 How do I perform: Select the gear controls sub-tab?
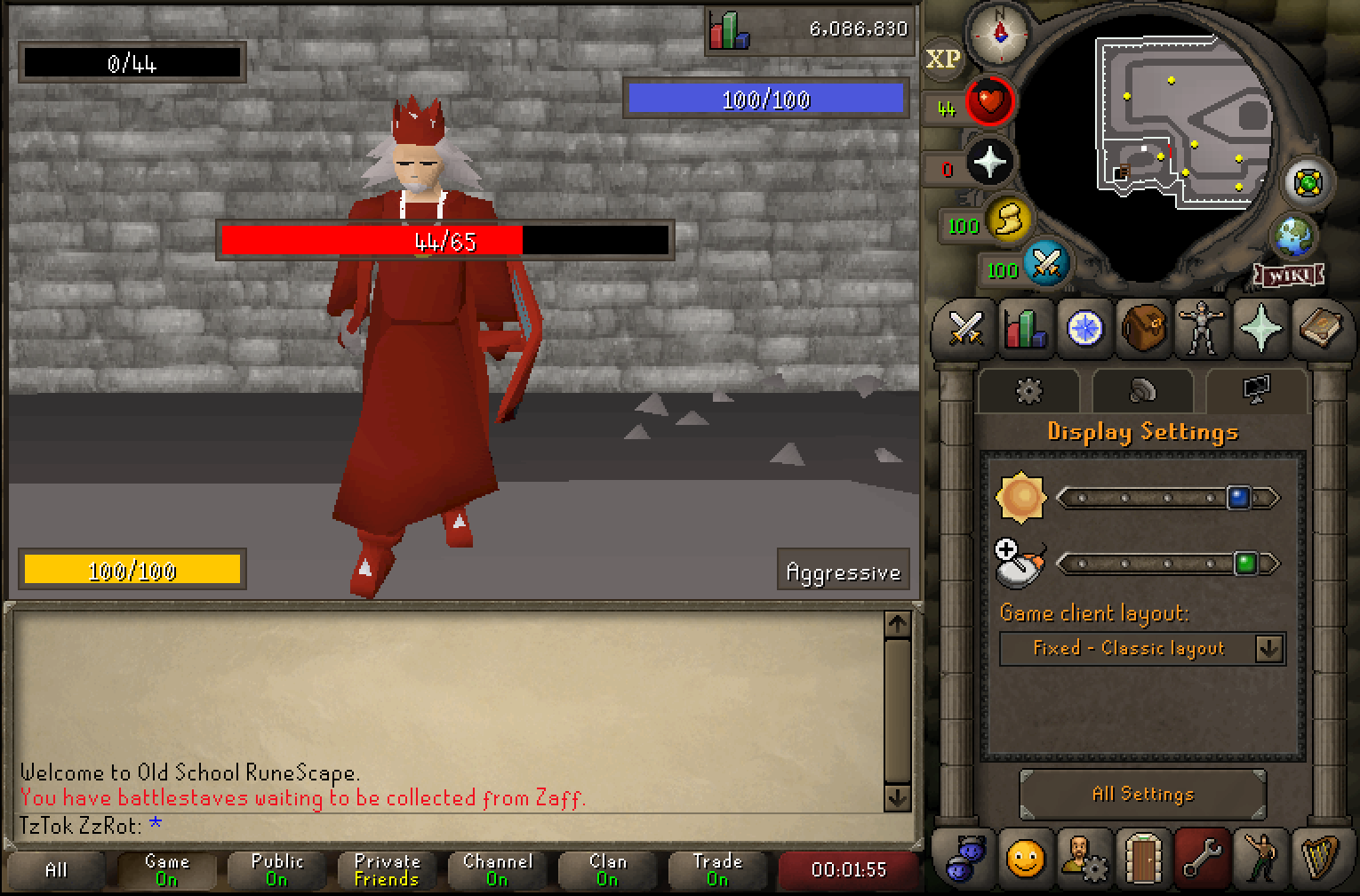pos(1028,391)
